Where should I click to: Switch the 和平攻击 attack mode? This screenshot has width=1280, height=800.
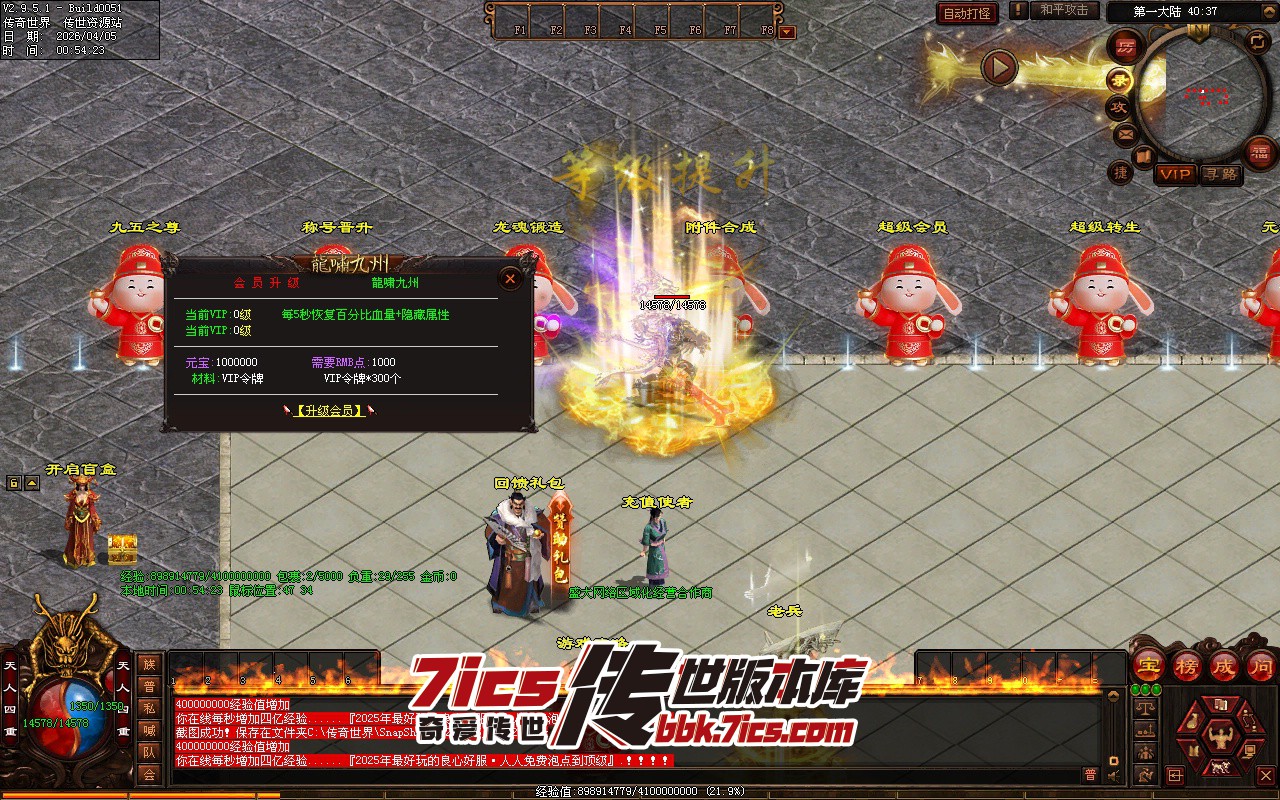tap(1064, 11)
